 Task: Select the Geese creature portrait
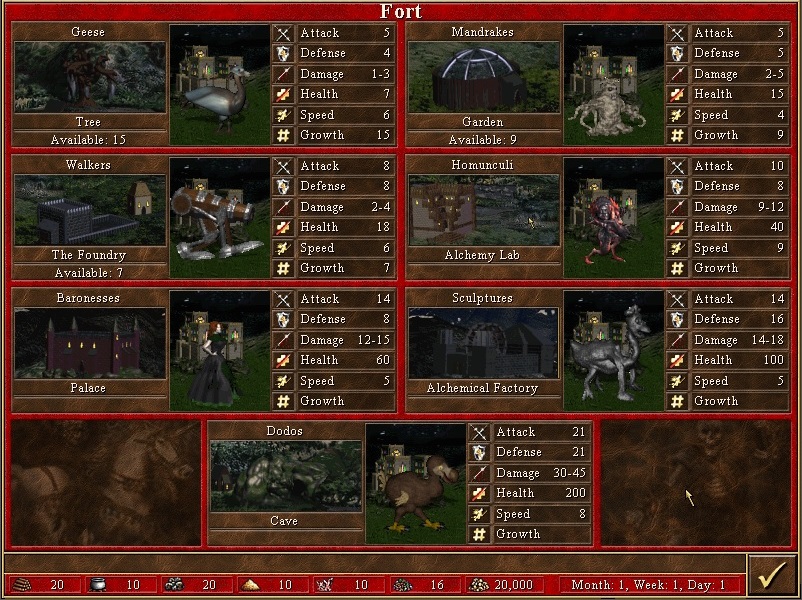point(219,84)
